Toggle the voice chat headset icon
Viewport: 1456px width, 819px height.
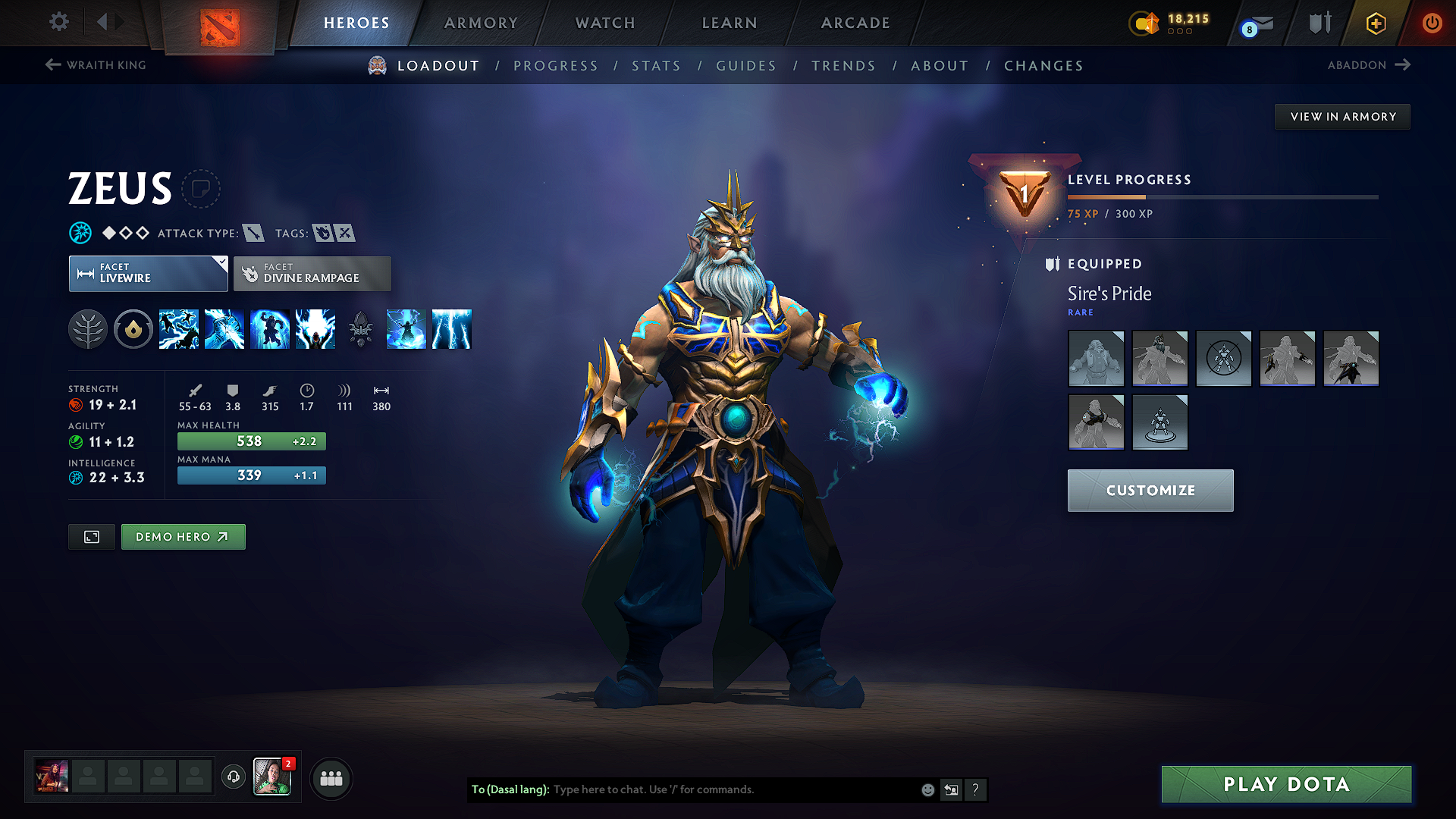click(233, 778)
